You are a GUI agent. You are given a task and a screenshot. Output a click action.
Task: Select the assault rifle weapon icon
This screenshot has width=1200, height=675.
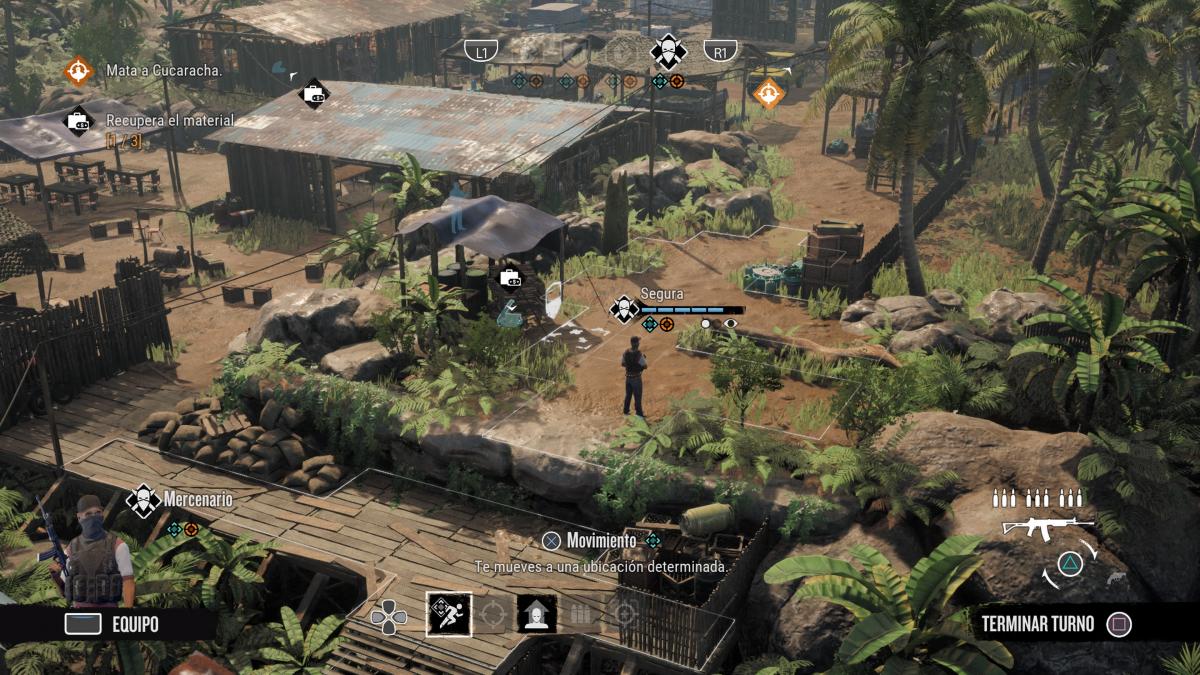[x=1046, y=527]
